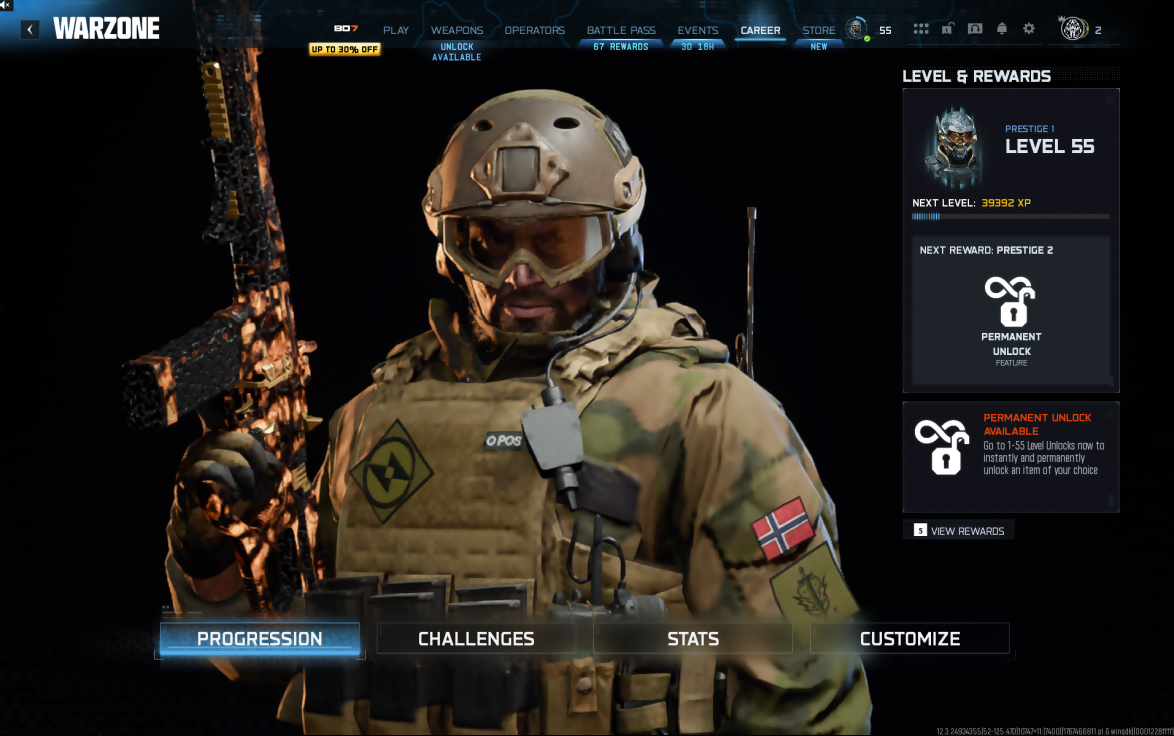Screen dimensions: 1174x736
Task: Go to the Battle Pass tab
Action: 621,30
